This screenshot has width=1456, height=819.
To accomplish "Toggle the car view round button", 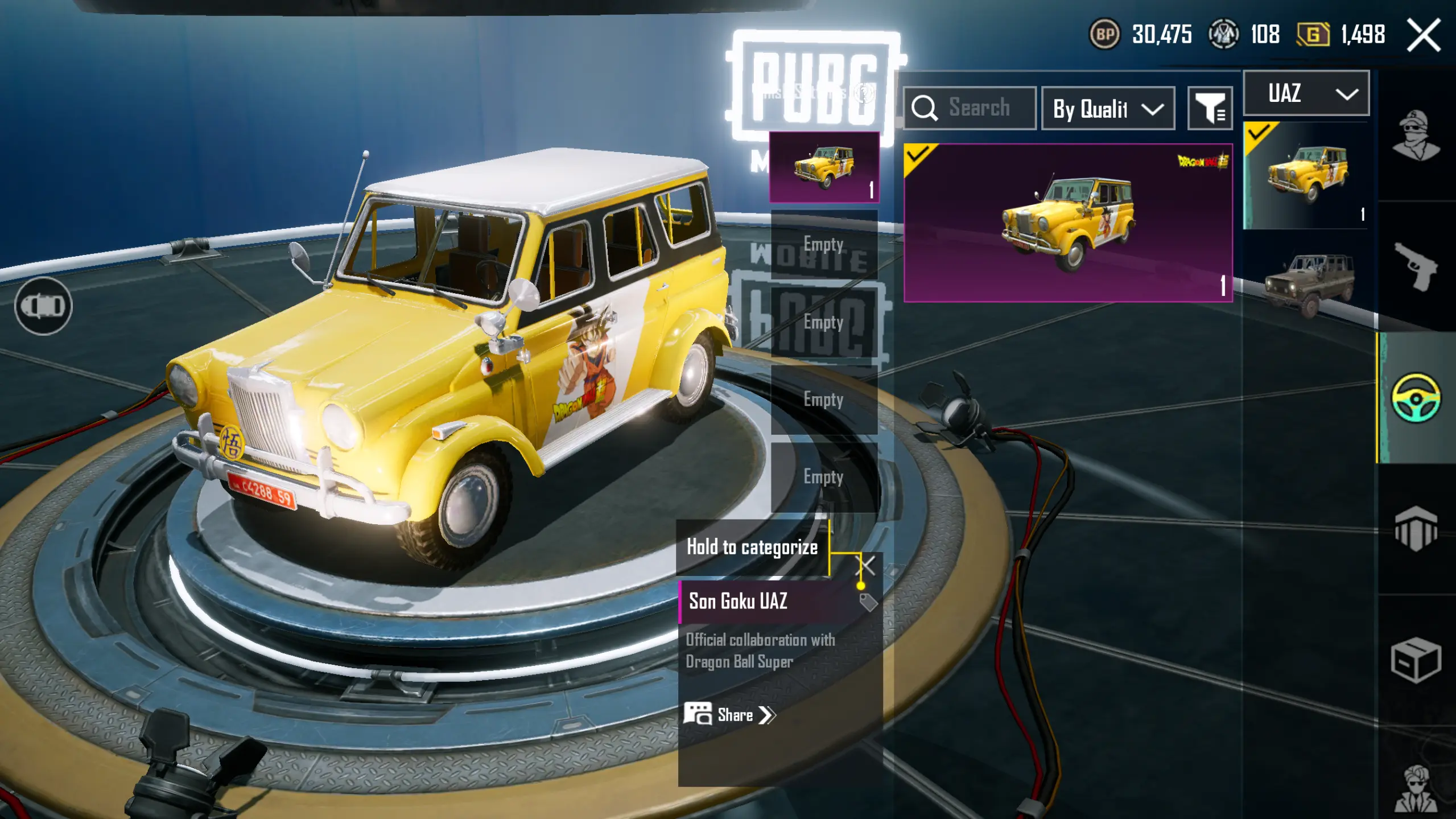I will [43, 306].
